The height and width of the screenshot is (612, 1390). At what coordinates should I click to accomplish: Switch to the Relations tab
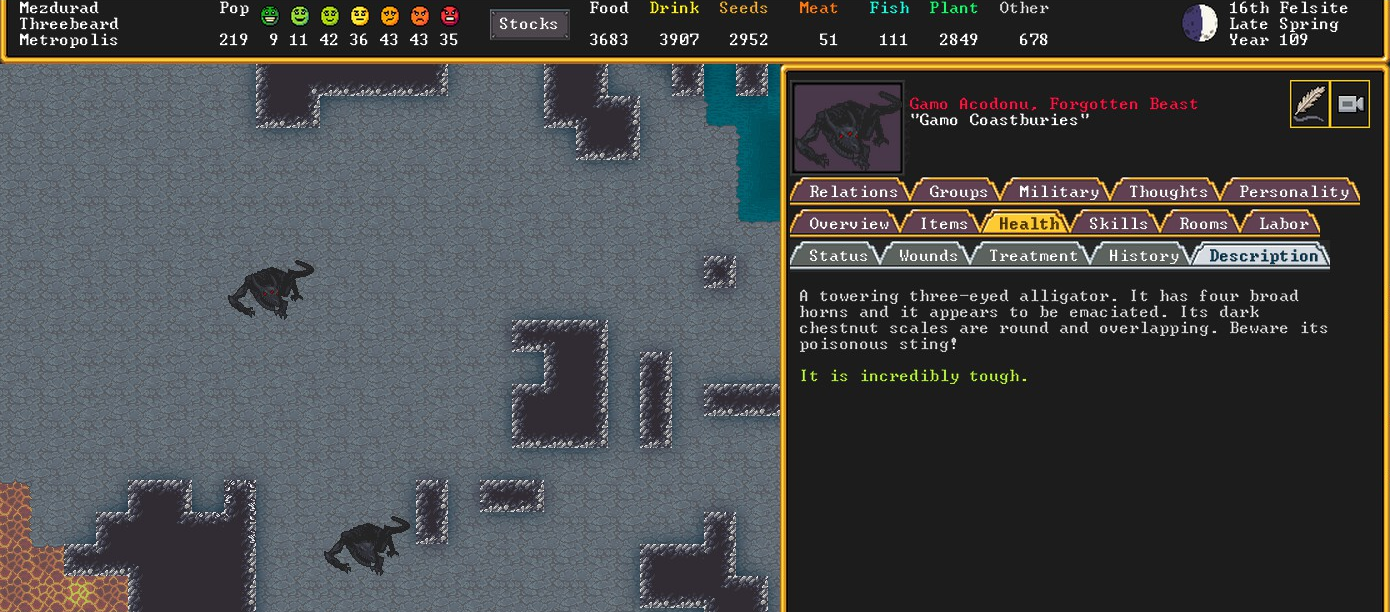coord(852,191)
